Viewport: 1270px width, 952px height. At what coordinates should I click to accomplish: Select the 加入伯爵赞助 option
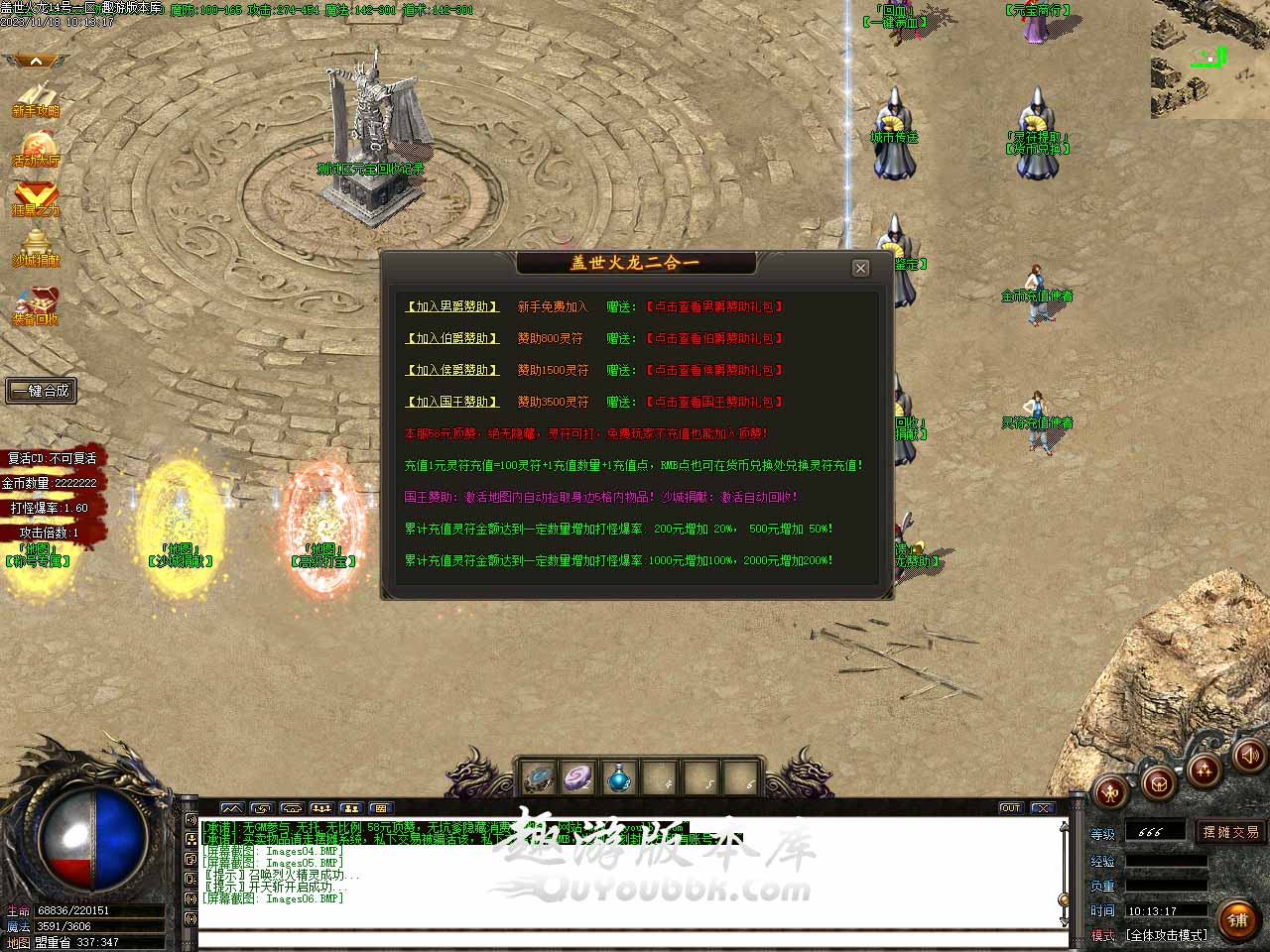[452, 339]
